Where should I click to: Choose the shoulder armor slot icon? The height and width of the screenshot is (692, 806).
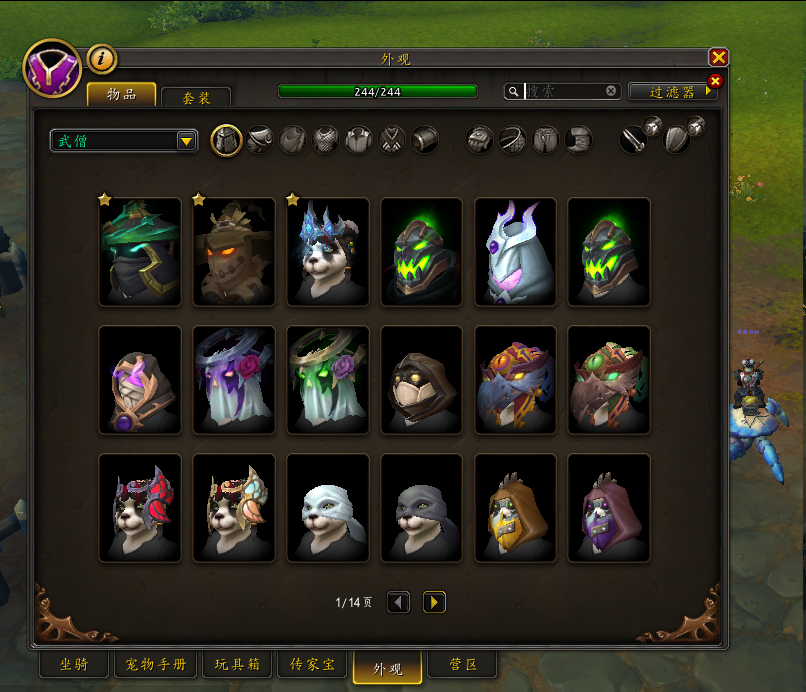pos(260,140)
